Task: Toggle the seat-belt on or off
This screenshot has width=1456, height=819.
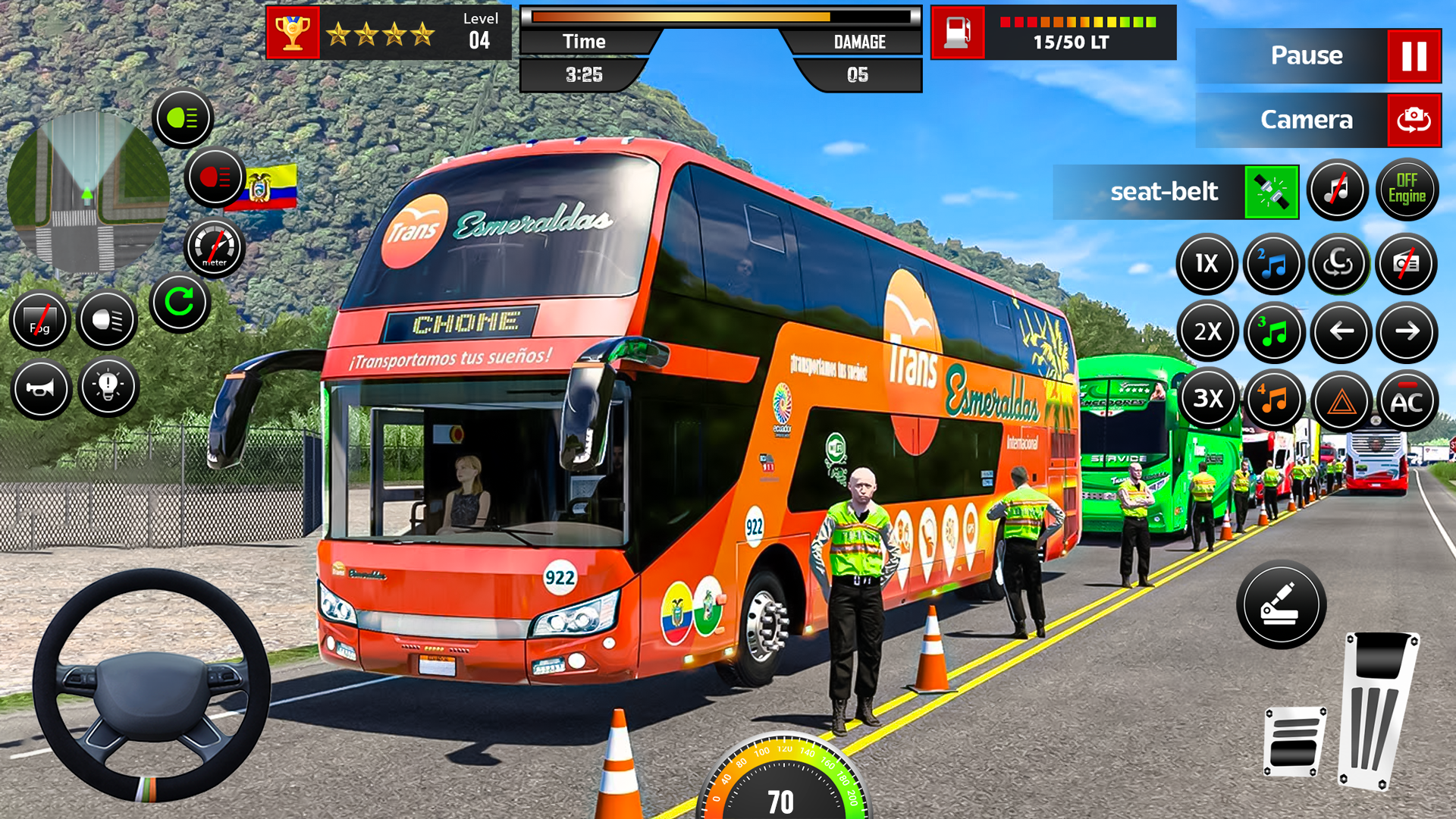Action: [x=1272, y=192]
